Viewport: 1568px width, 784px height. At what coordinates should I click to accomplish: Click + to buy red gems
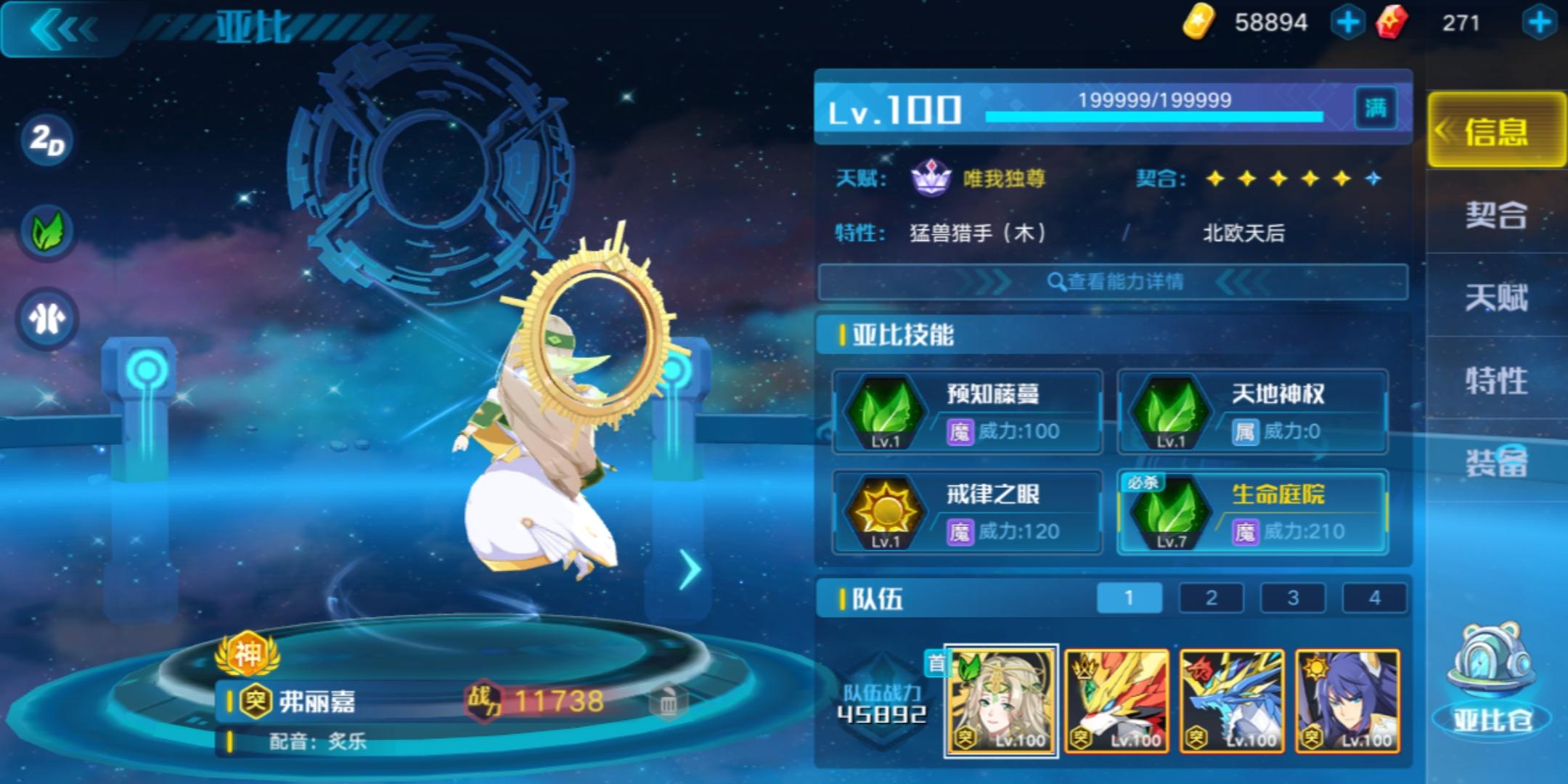click(1550, 22)
